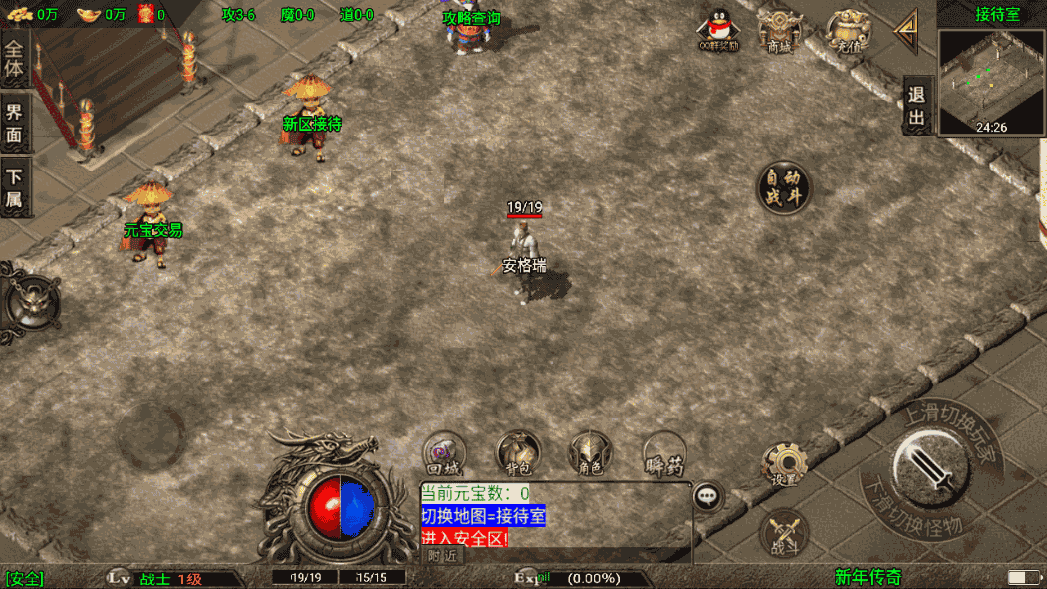
Task: Tap the 战斗 crossed-swords button
Action: pyautogui.click(x=785, y=531)
